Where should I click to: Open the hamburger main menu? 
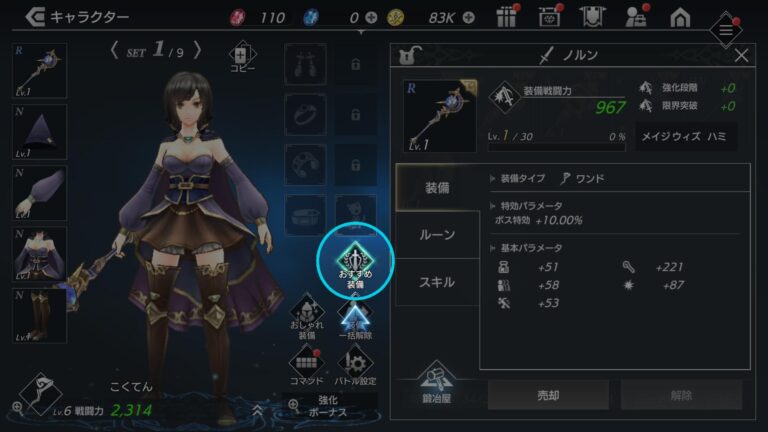click(x=725, y=31)
